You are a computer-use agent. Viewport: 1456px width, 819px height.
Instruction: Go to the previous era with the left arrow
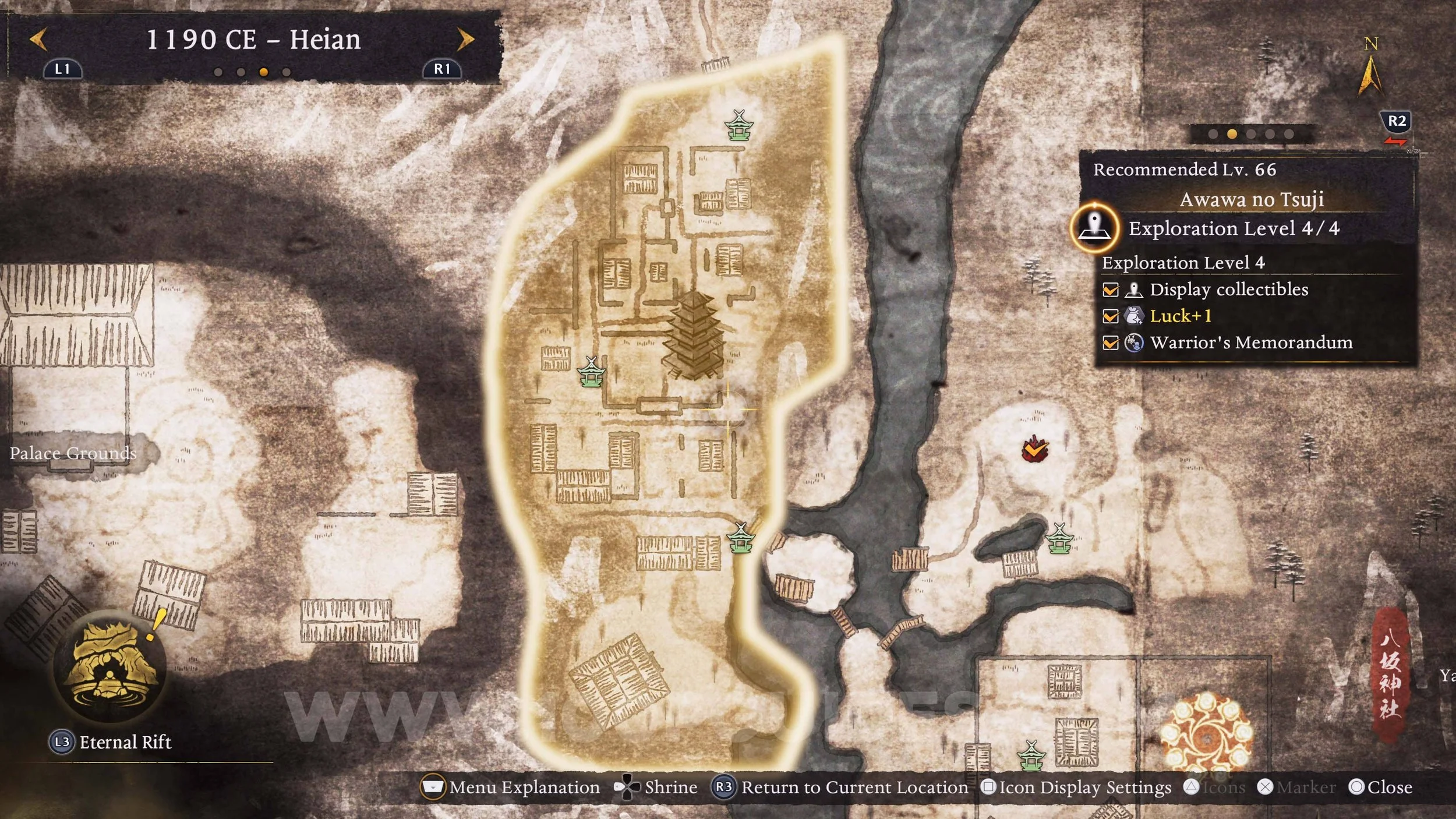click(x=38, y=40)
